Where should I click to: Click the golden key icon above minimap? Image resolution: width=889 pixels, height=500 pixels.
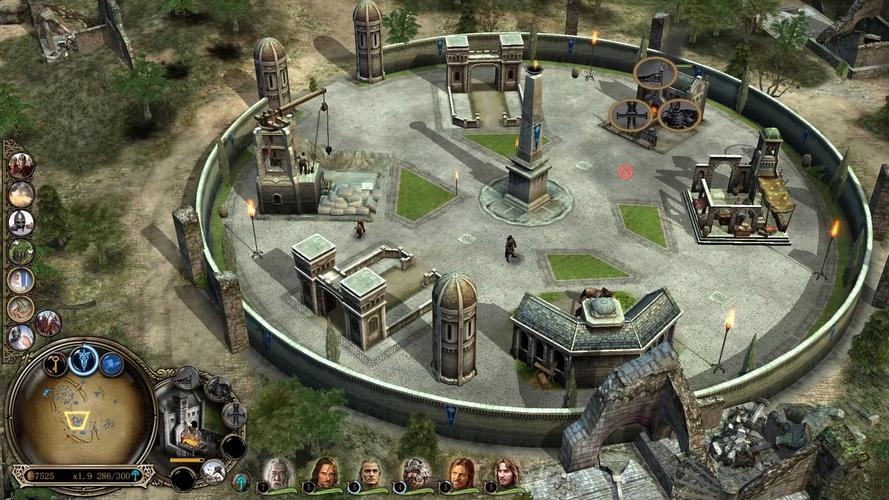pyautogui.click(x=54, y=365)
